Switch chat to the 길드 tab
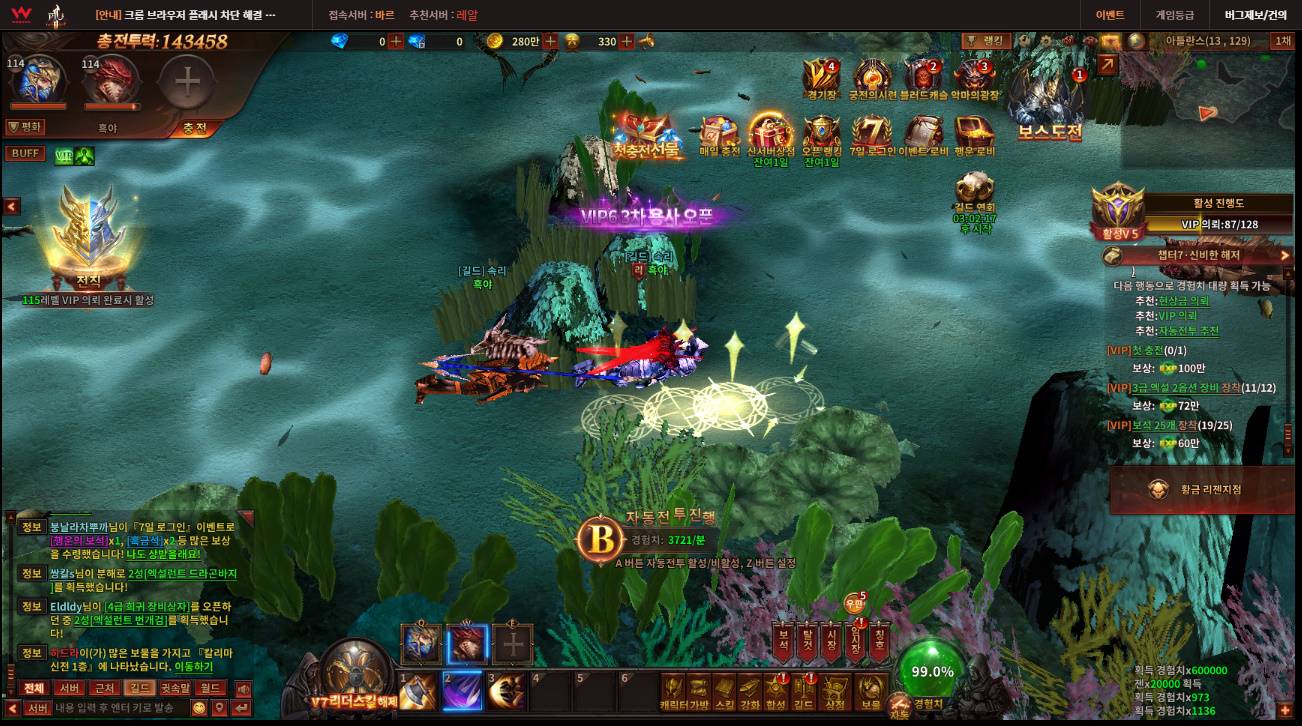1302x726 pixels. click(x=138, y=688)
